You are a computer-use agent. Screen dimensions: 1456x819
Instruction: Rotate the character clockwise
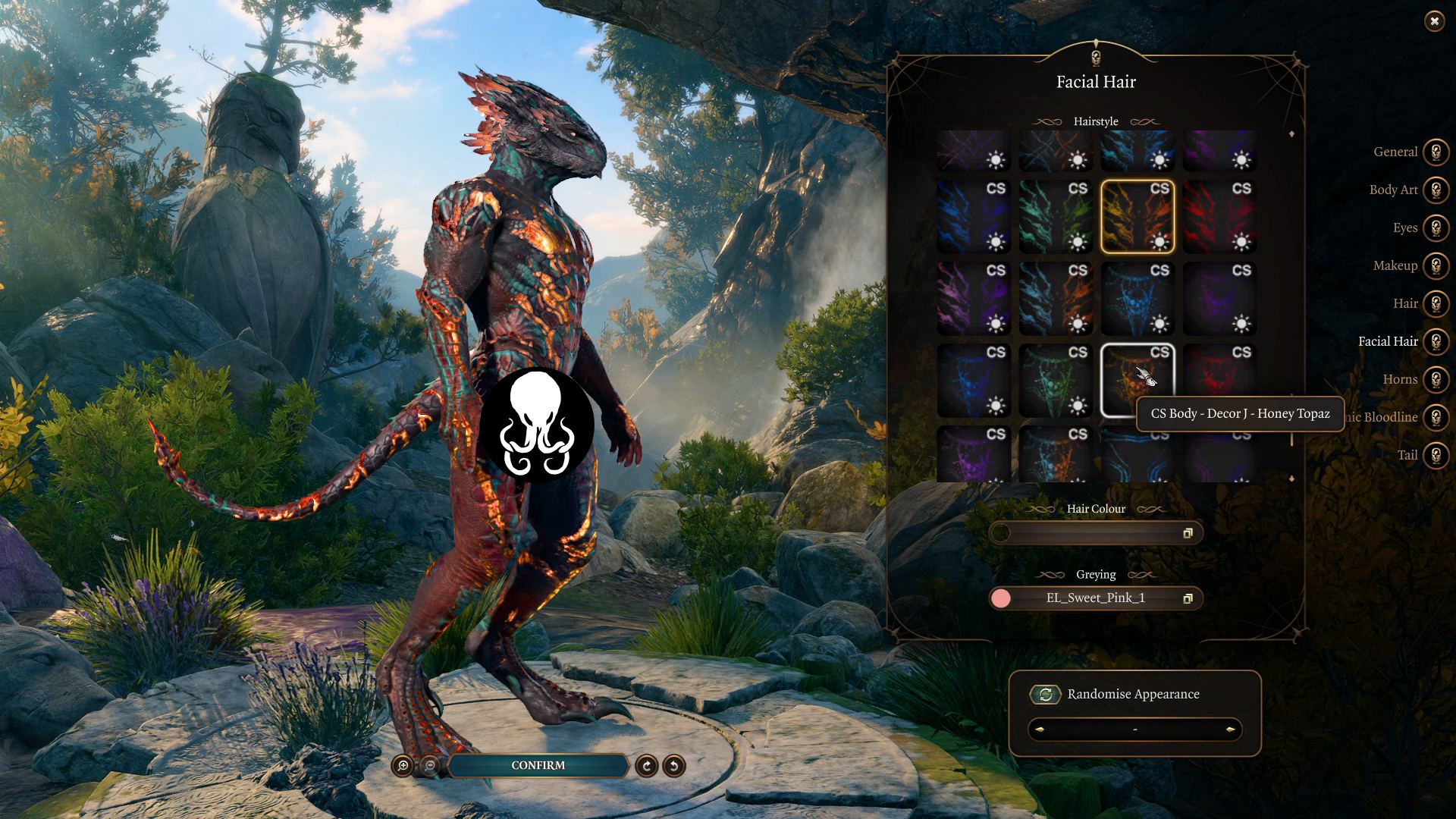point(647,766)
